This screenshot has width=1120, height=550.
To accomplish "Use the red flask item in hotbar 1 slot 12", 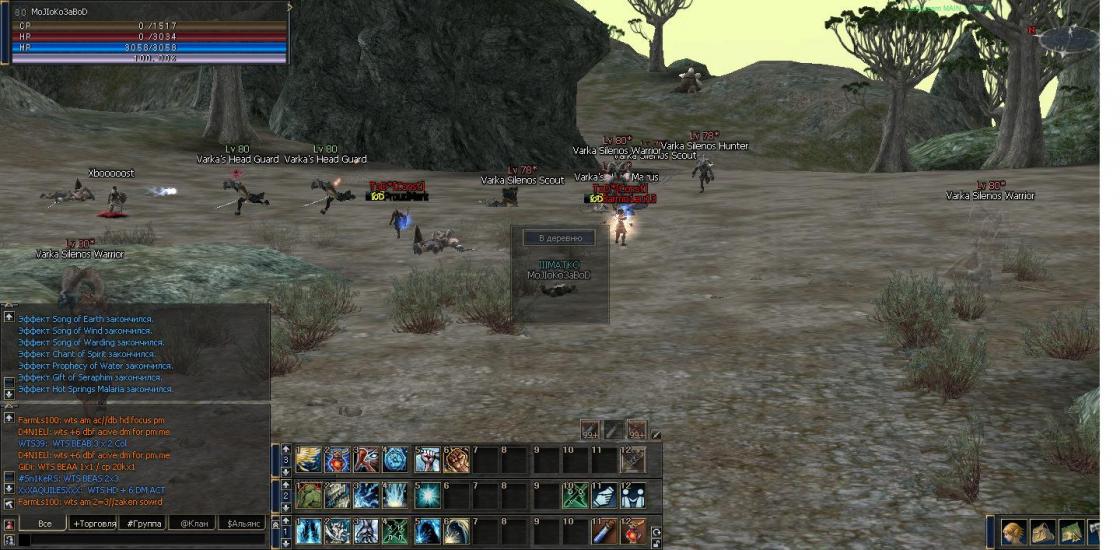I will pyautogui.click(x=632, y=531).
